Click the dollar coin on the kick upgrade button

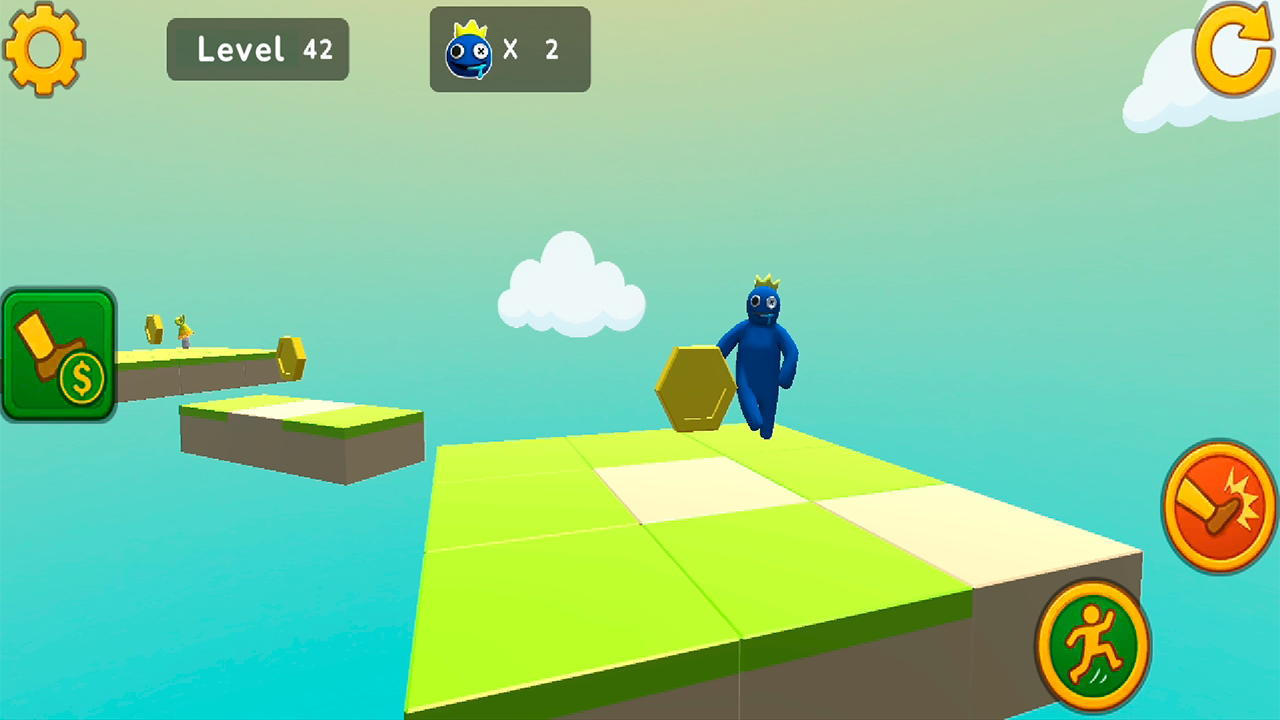[82, 378]
